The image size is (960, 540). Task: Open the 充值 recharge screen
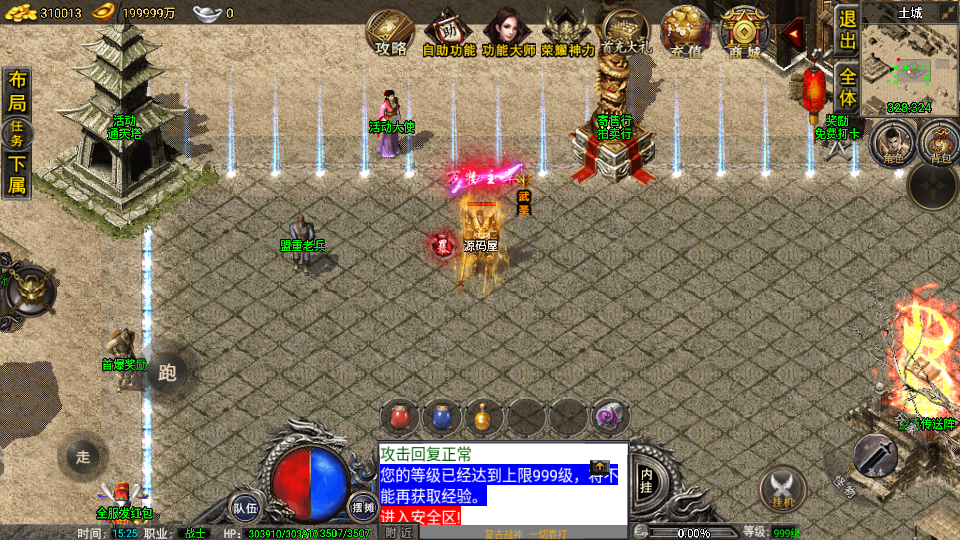coord(685,32)
